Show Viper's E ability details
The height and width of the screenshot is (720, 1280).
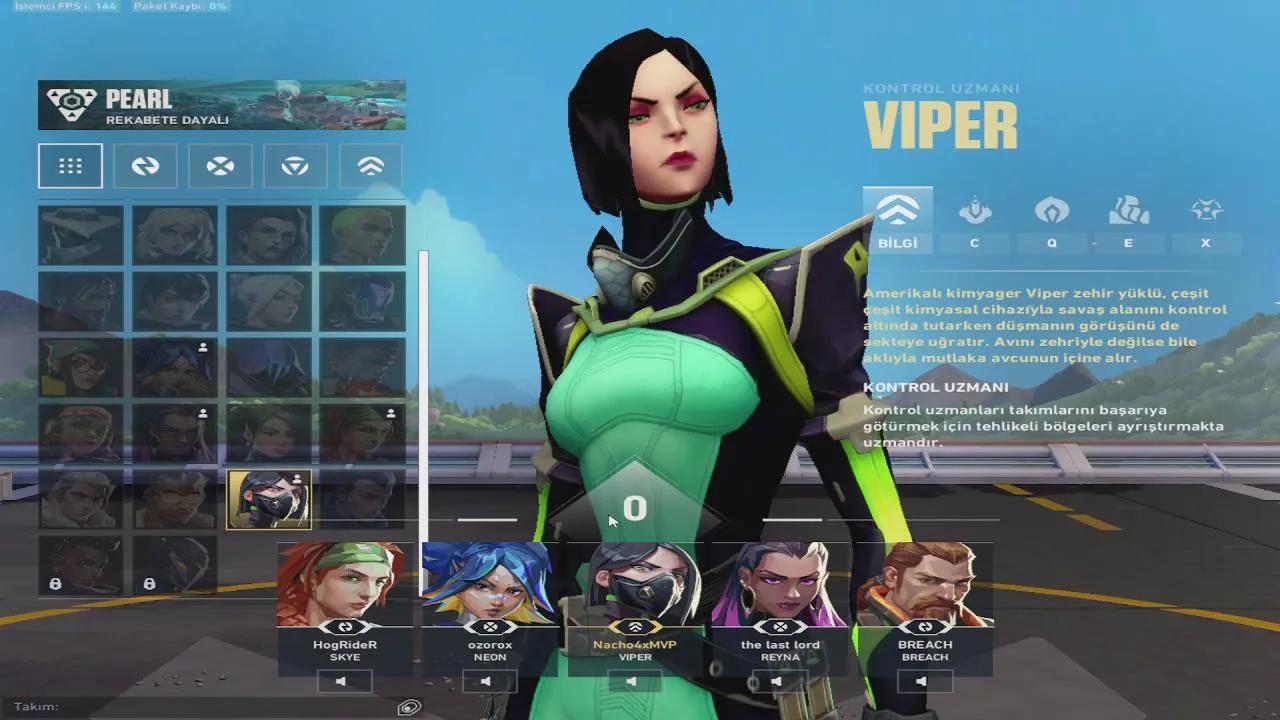point(1129,219)
